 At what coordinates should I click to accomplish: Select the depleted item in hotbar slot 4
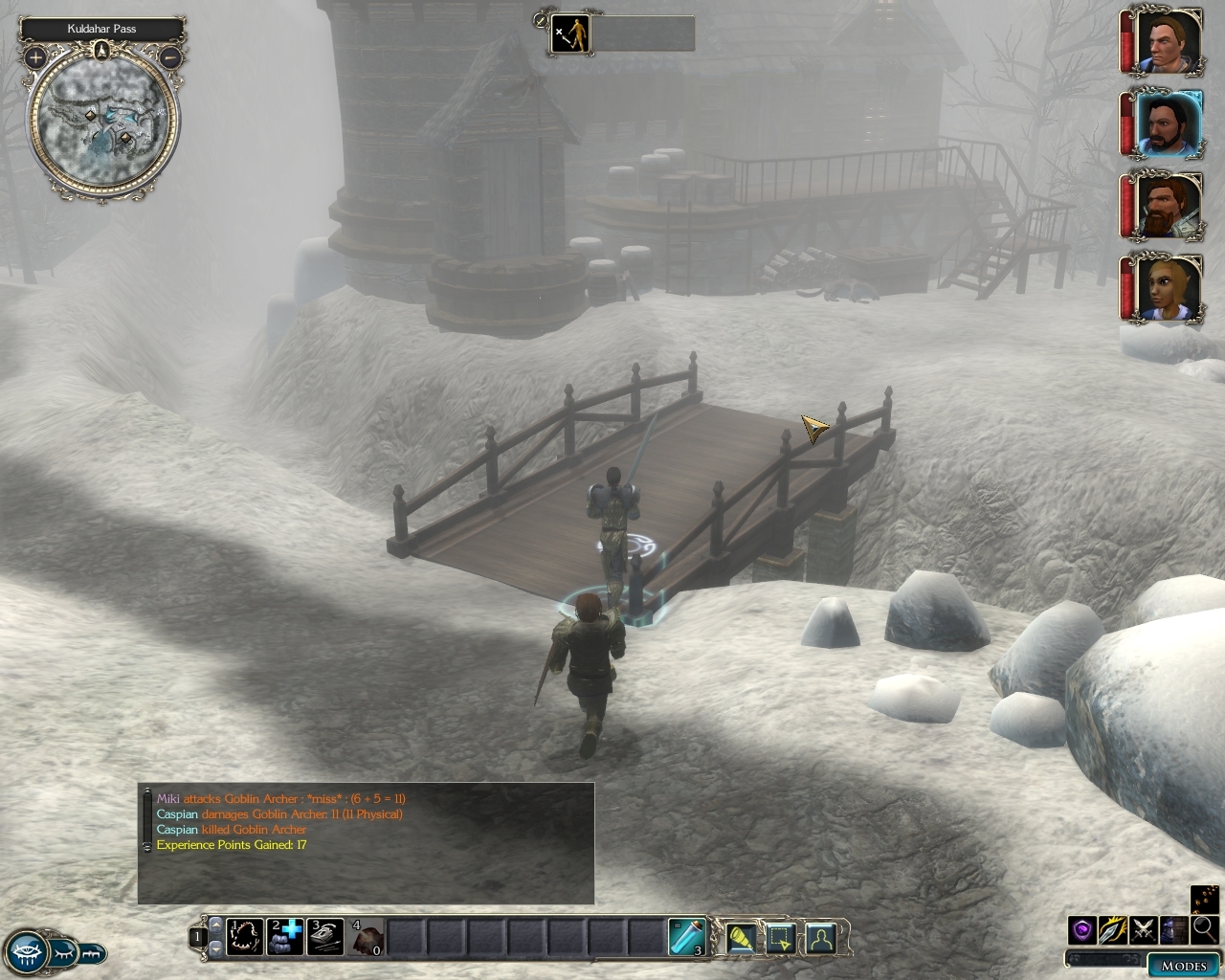click(366, 937)
